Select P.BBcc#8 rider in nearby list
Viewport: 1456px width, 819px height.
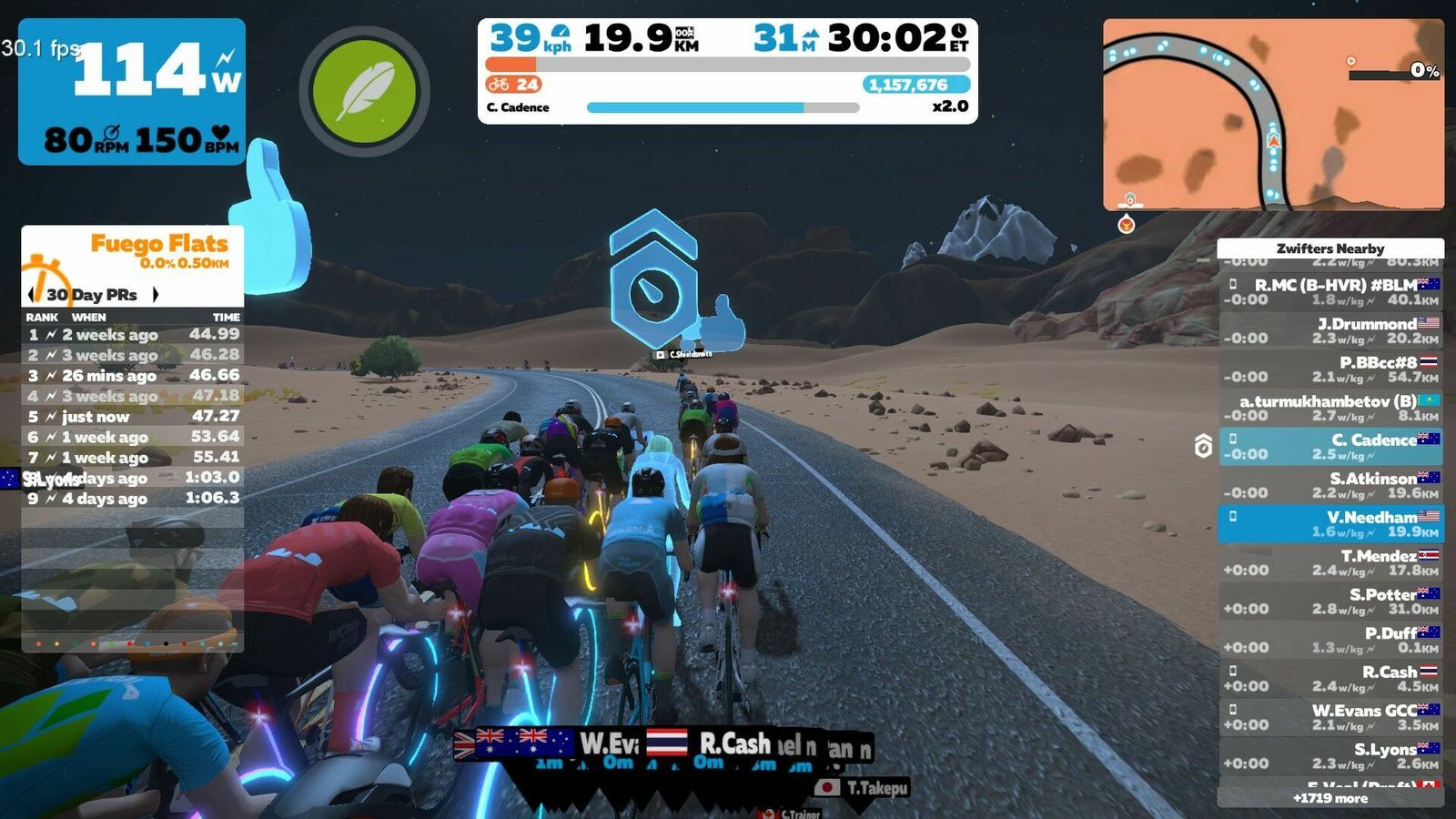point(1330,369)
